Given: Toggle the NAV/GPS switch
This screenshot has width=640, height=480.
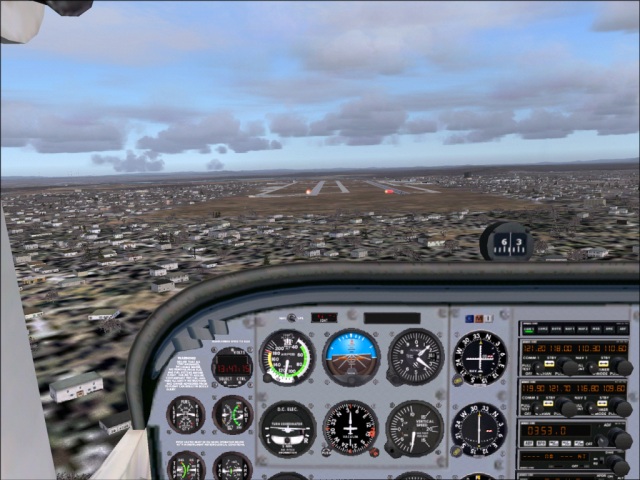Looking at the screenshot, I should pyautogui.click(x=290, y=318).
